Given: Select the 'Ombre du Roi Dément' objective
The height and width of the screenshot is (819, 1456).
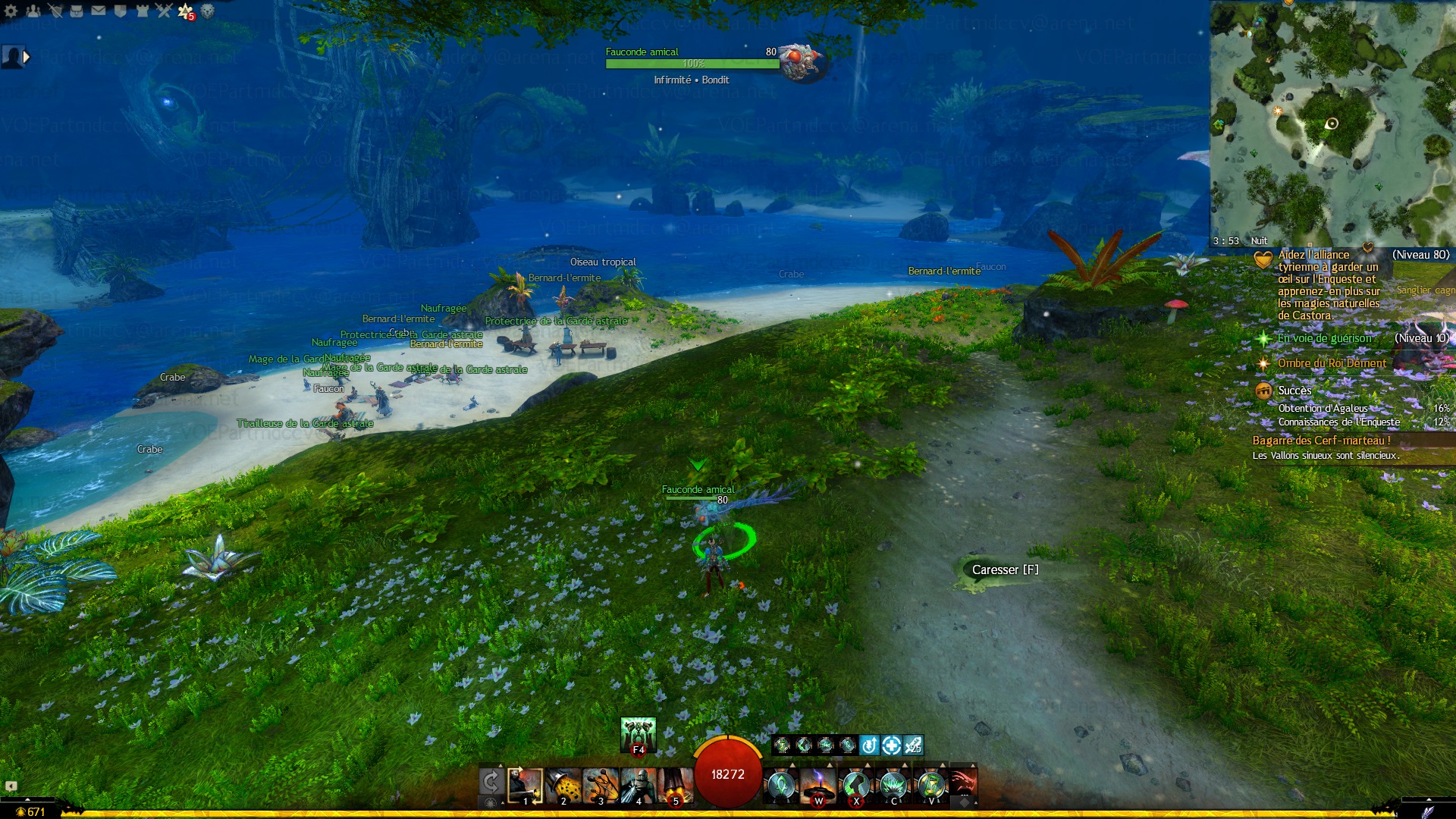Looking at the screenshot, I should [1332, 363].
